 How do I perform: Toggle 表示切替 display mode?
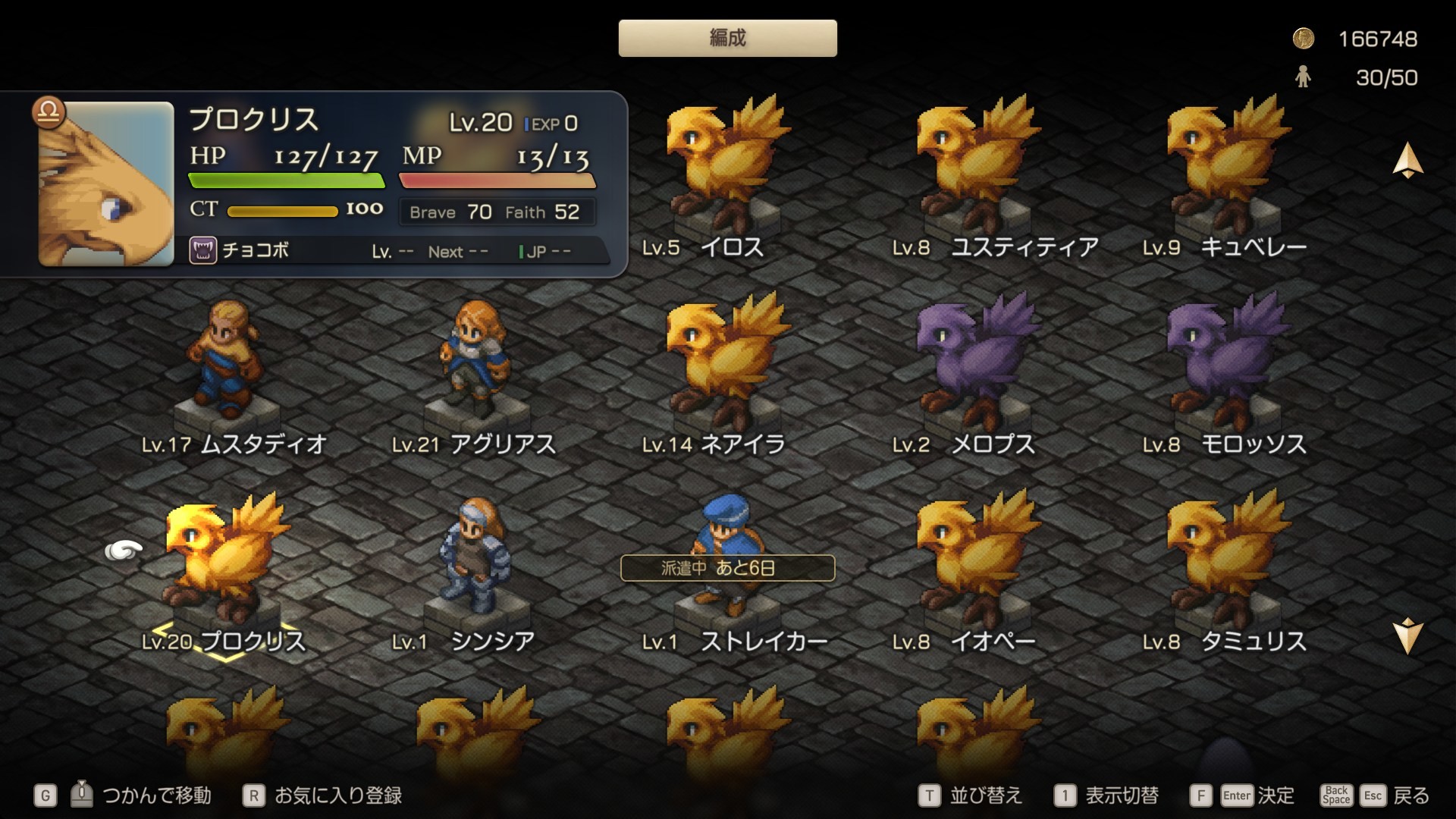1107,795
